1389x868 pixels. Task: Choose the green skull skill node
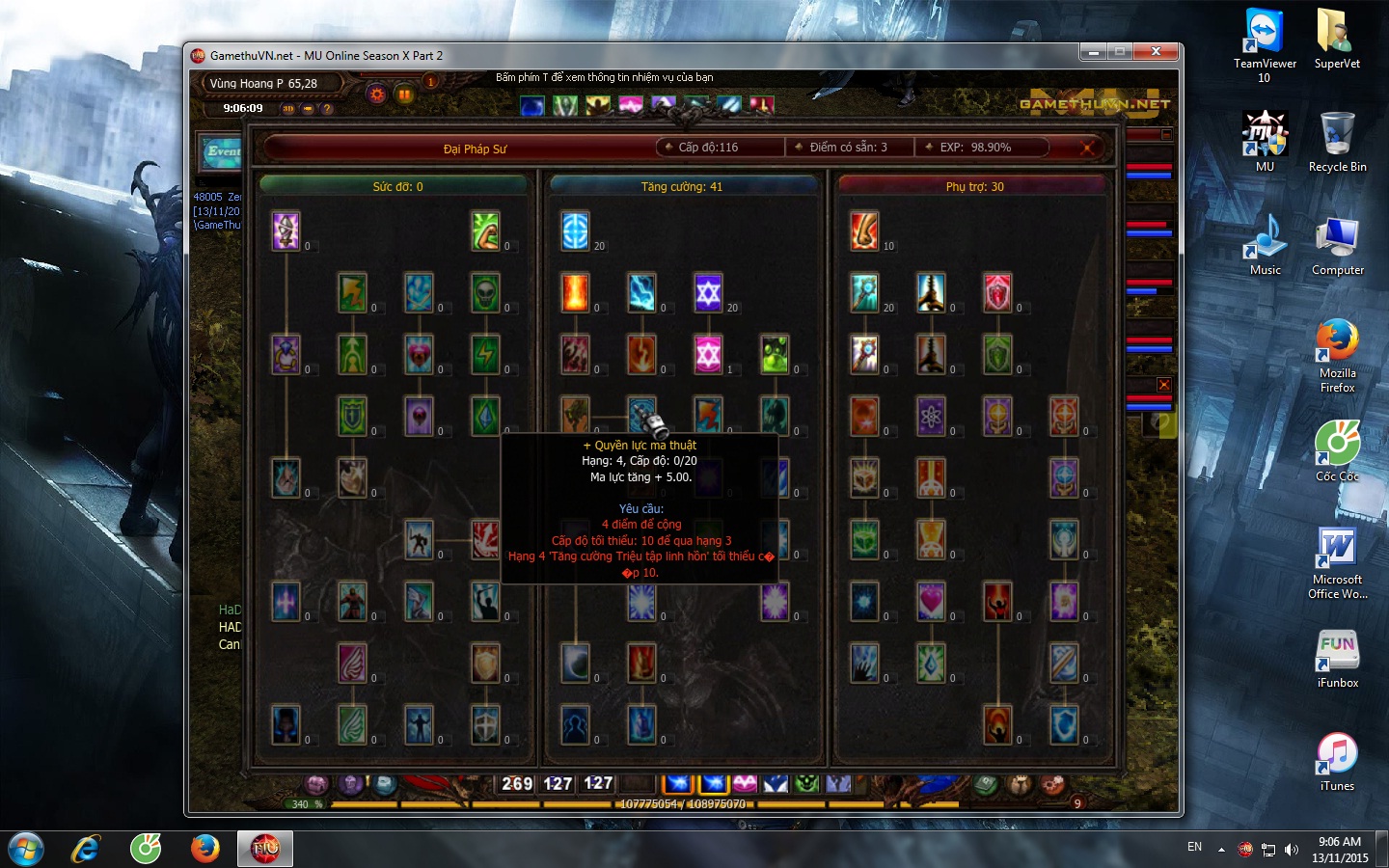click(x=485, y=293)
